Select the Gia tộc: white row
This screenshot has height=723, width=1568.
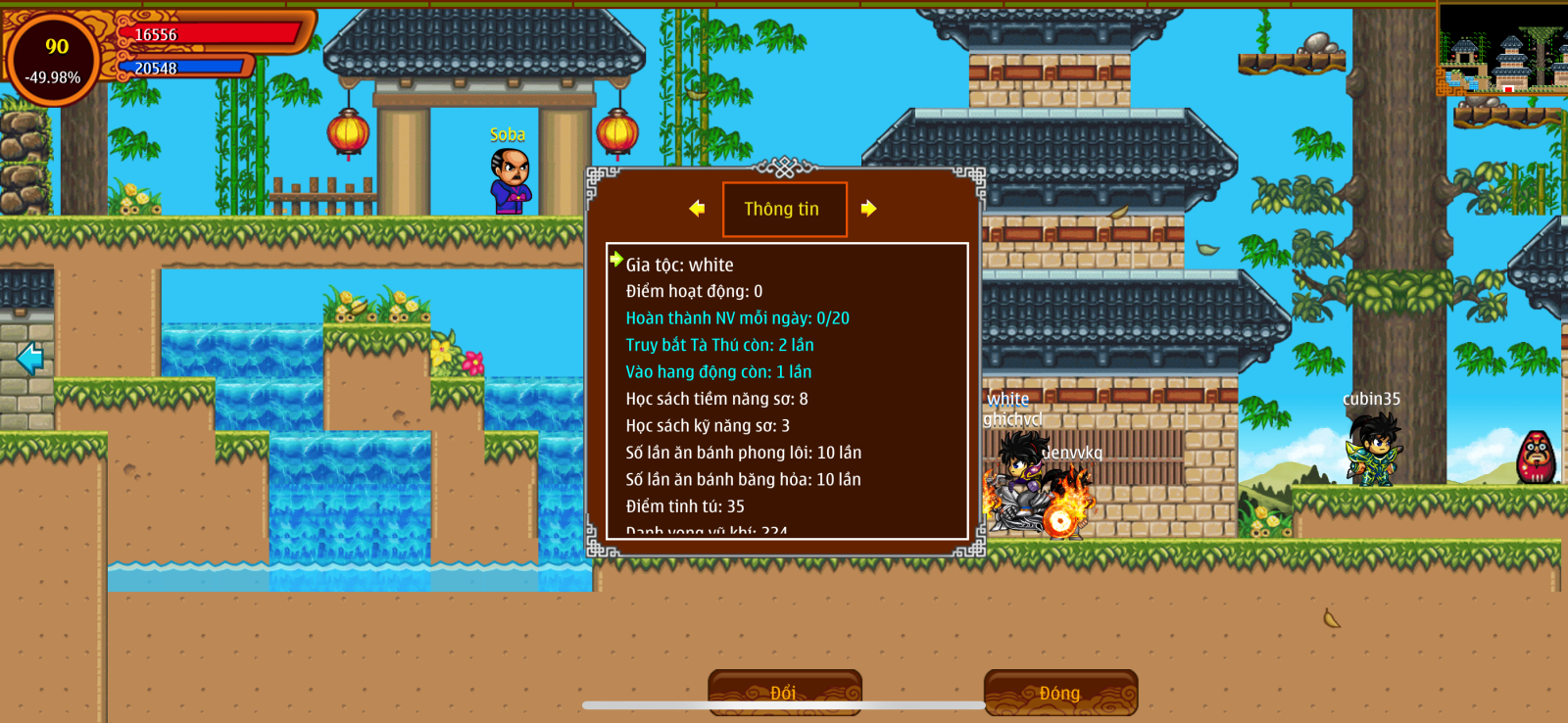point(679,265)
